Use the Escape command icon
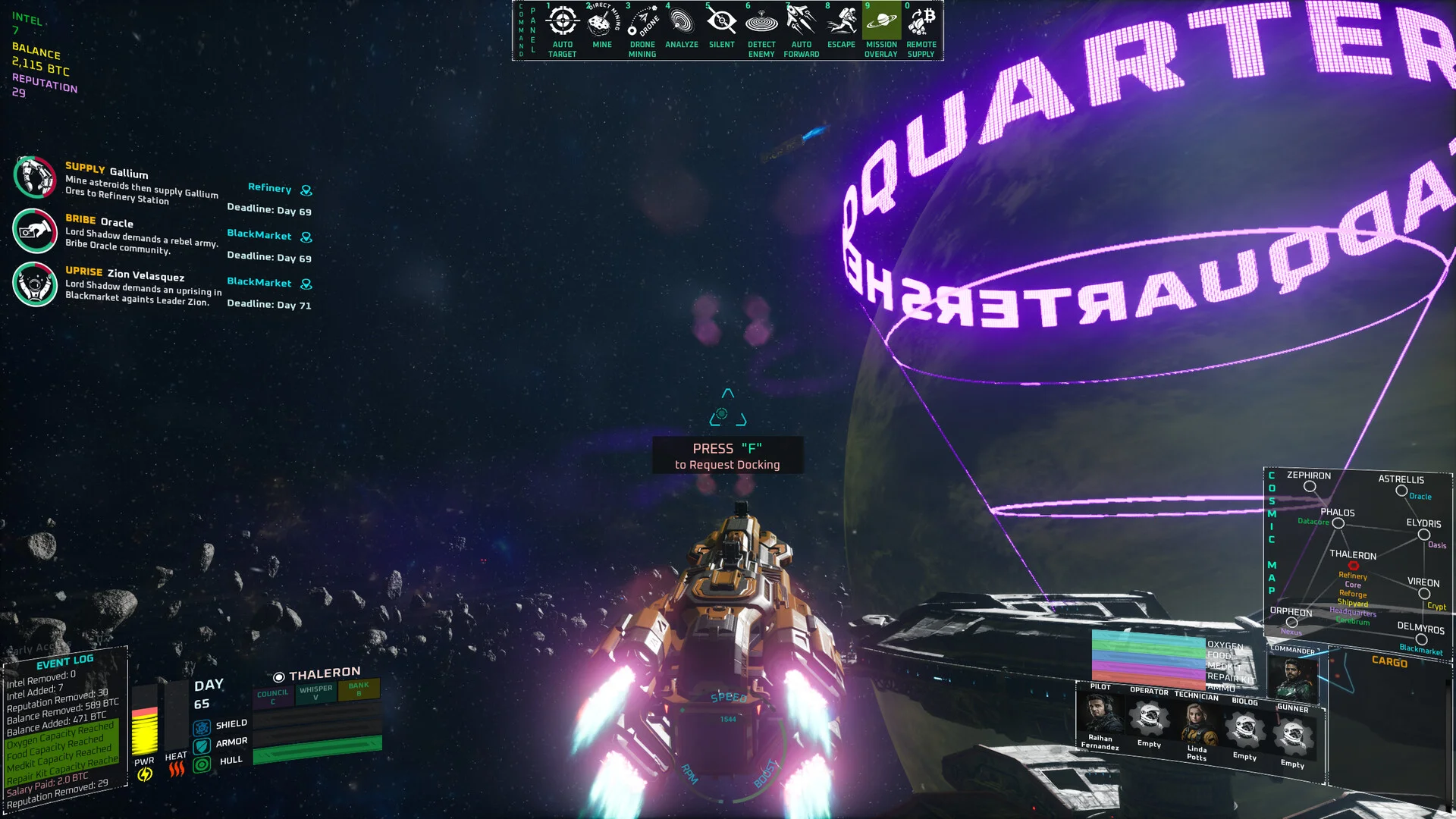The image size is (1456, 819). [841, 21]
